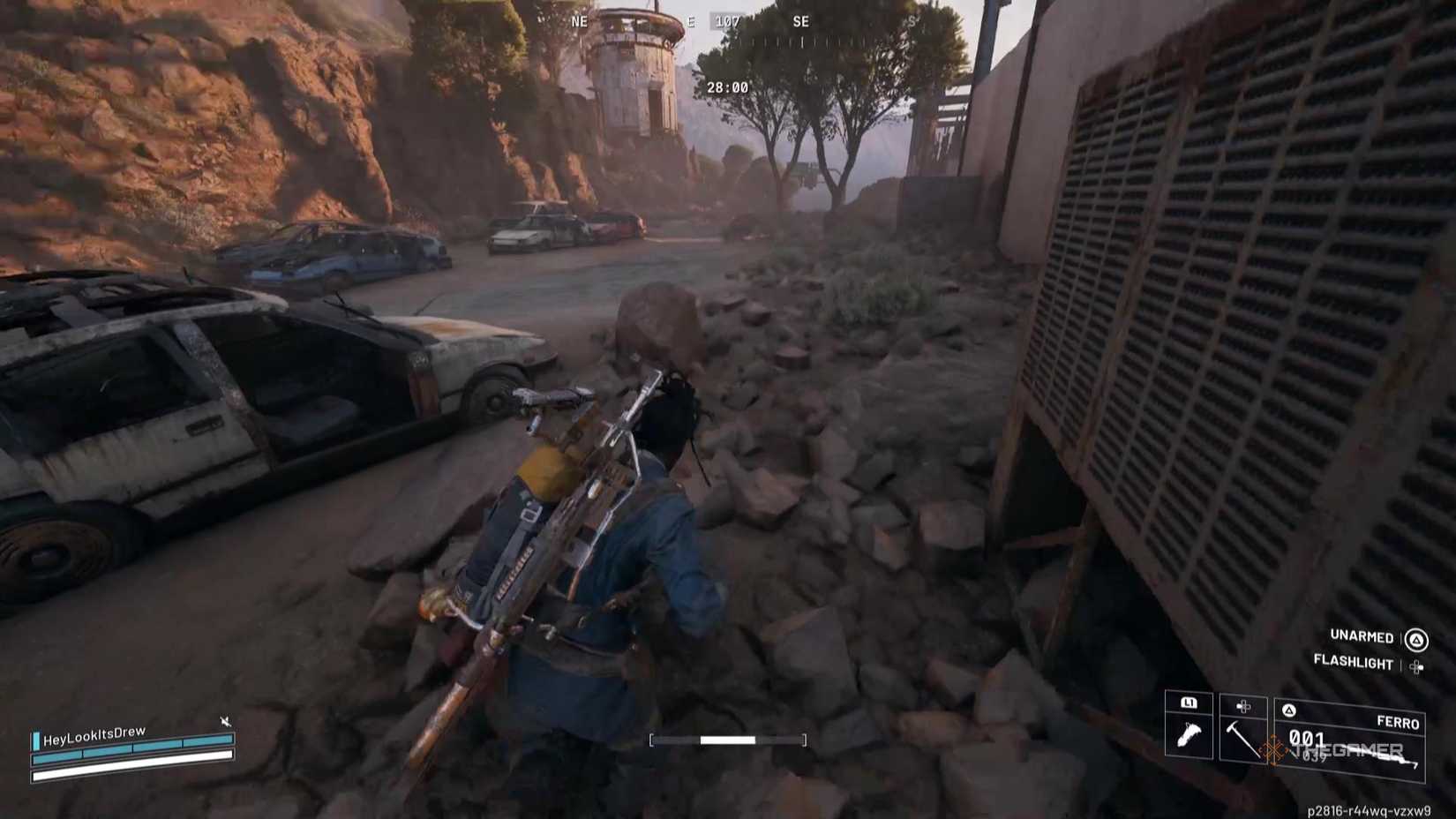Click the triangle button icon on the FERRO slot
This screenshot has width=1456, height=819.
1289,710
